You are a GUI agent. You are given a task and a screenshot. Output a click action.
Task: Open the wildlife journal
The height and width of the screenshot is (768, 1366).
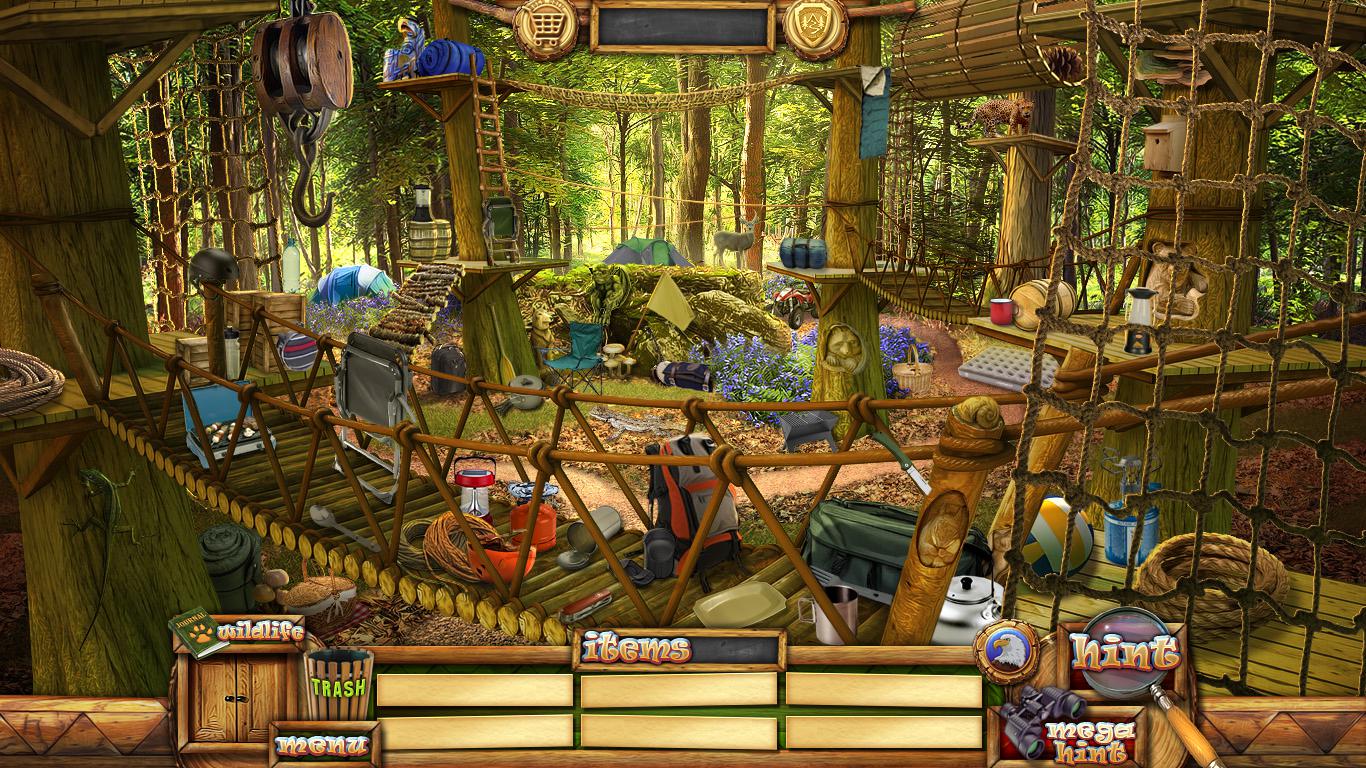[x=237, y=633]
